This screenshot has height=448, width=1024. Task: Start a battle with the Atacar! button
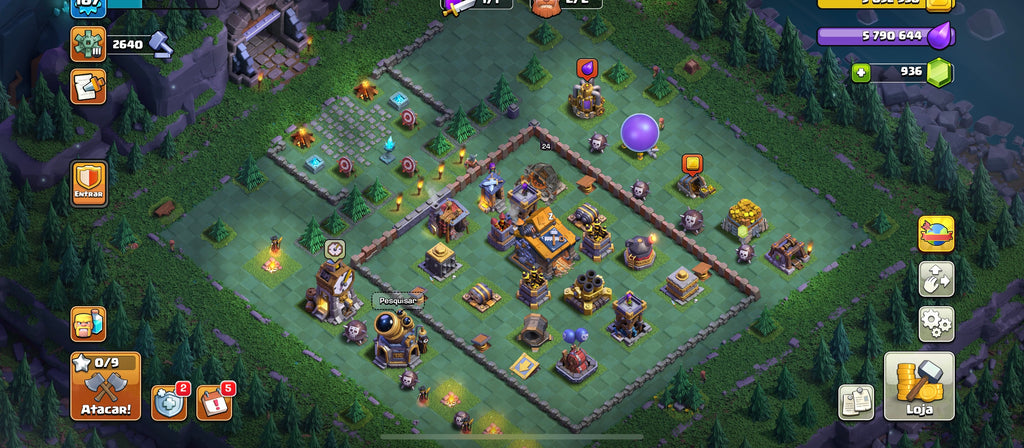tap(105, 386)
